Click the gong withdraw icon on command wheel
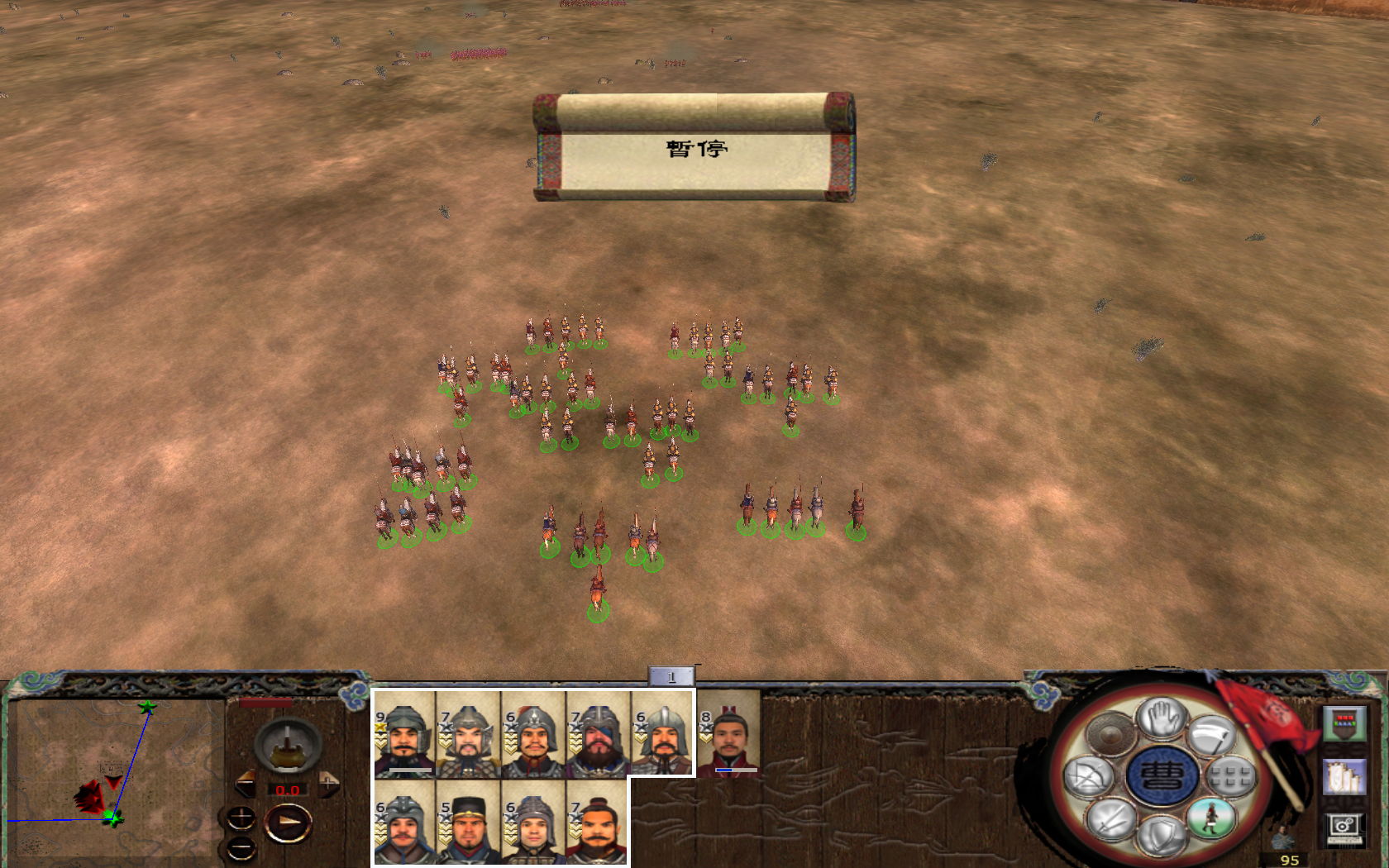This screenshot has width=1389, height=868. click(1111, 735)
